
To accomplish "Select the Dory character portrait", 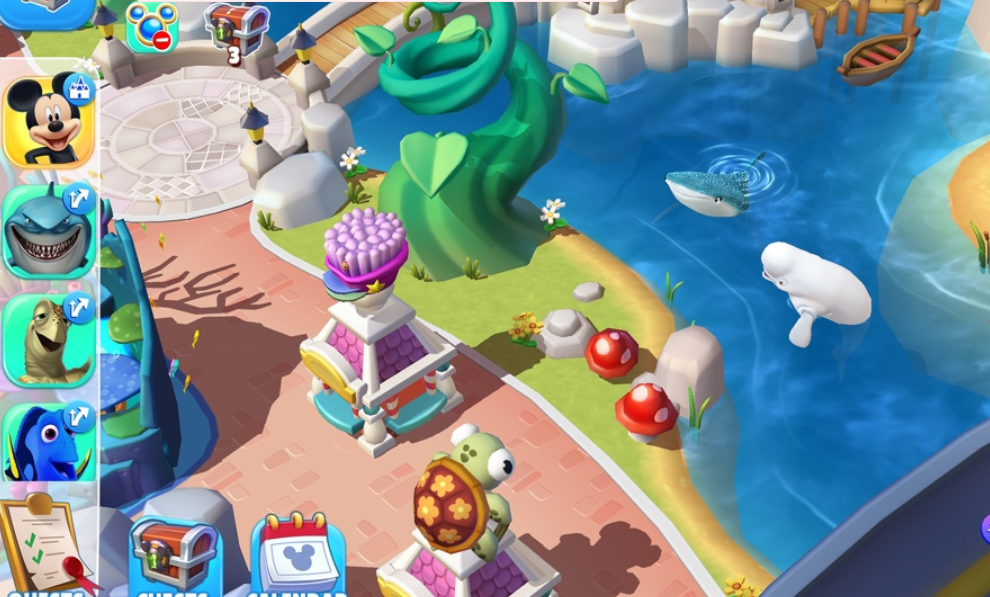I will pyautogui.click(x=48, y=442).
